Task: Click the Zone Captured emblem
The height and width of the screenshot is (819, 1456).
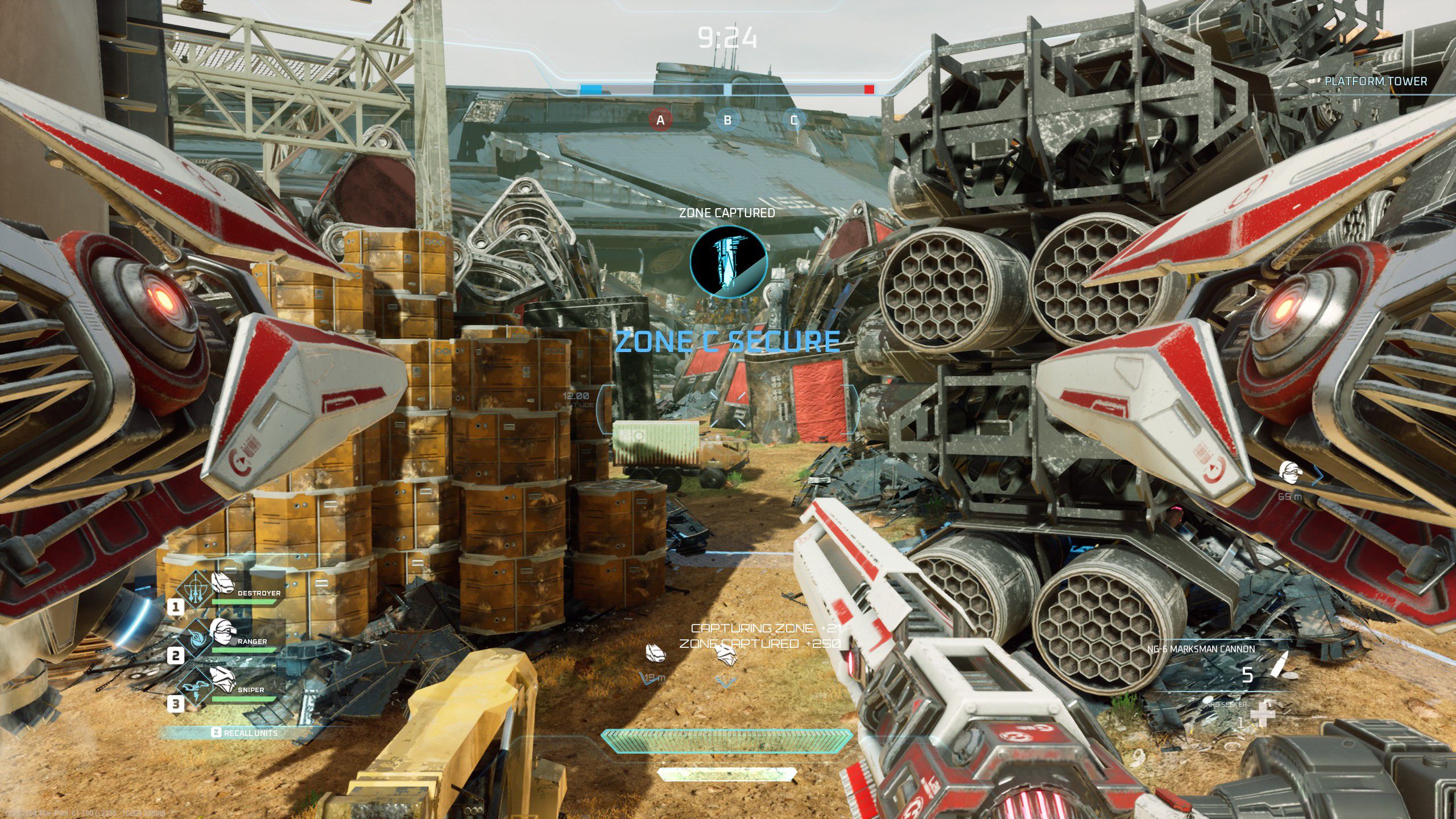Action: 728,262
